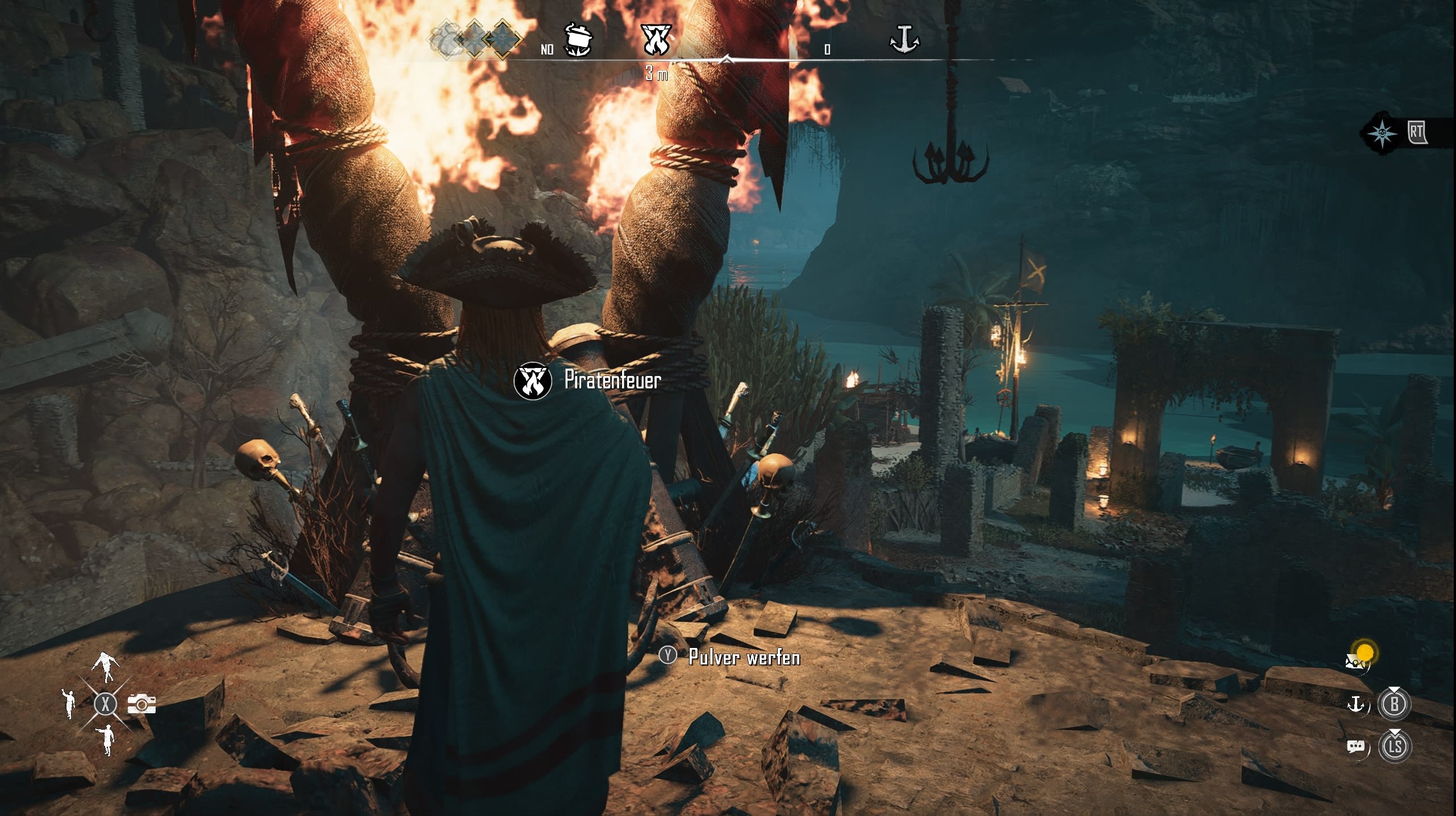The height and width of the screenshot is (816, 1456).
Task: Click the anchor icon beside the B glyph
Action: pyautogui.click(x=1357, y=704)
